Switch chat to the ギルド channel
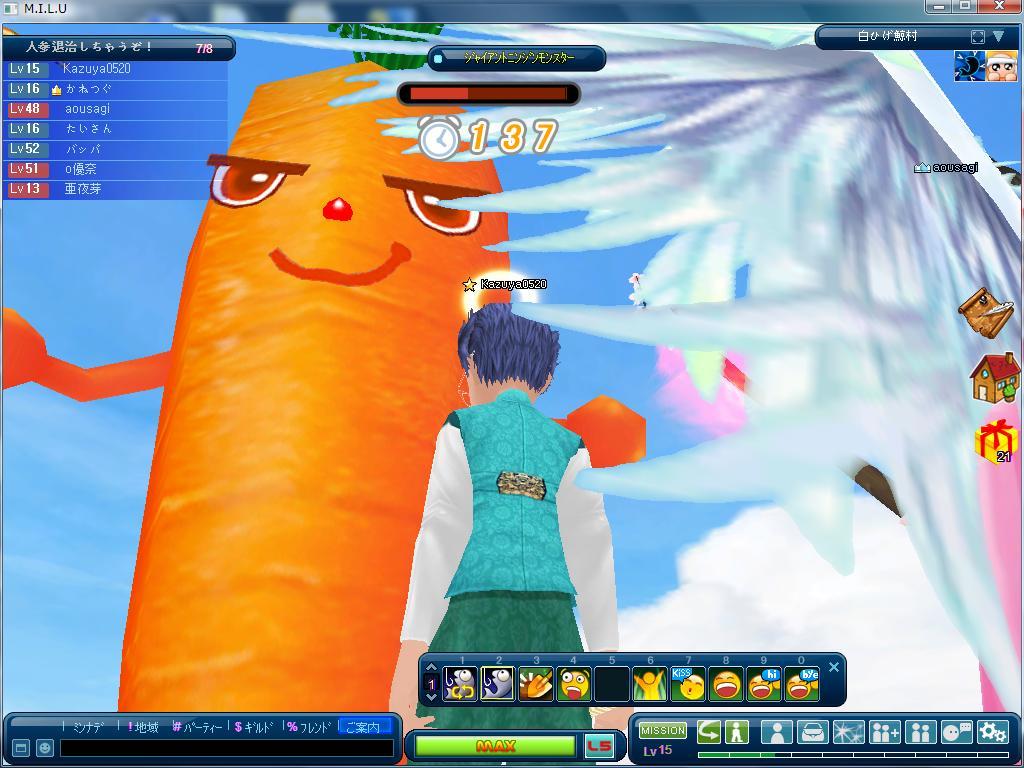Viewport: 1024px width, 768px height. [x=254, y=727]
